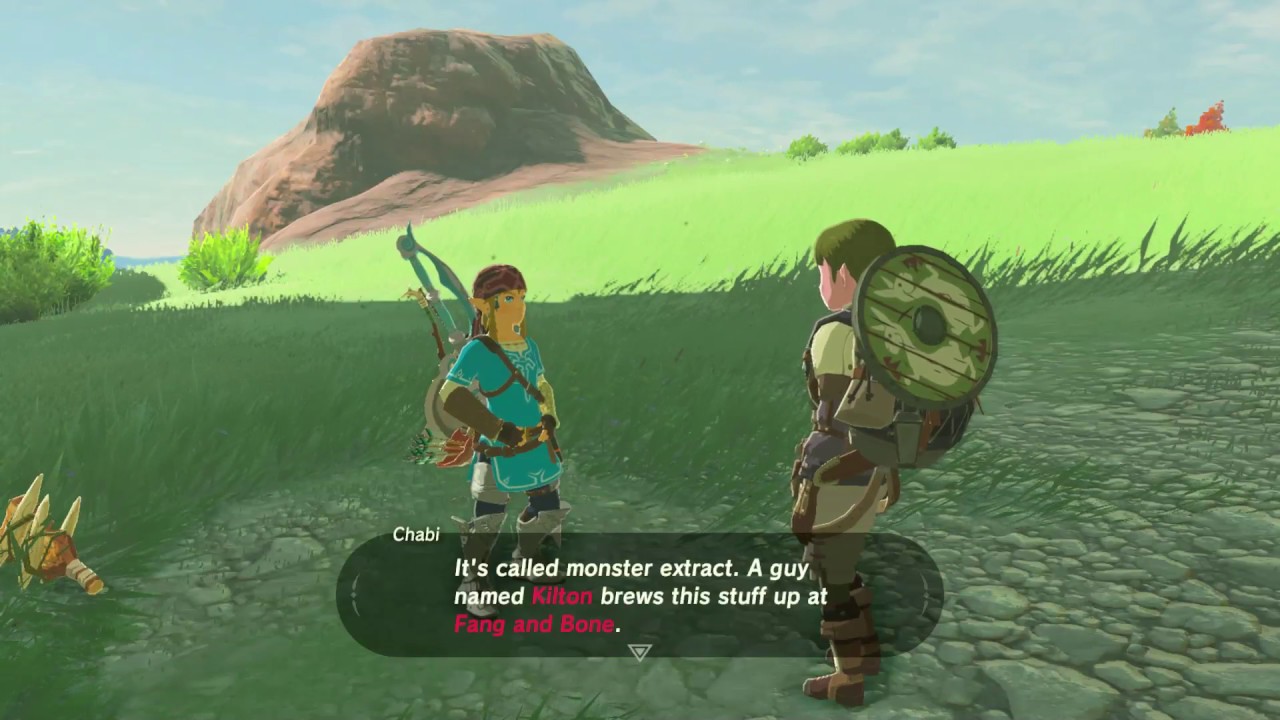Select the highlighted name Kilton

(560, 596)
